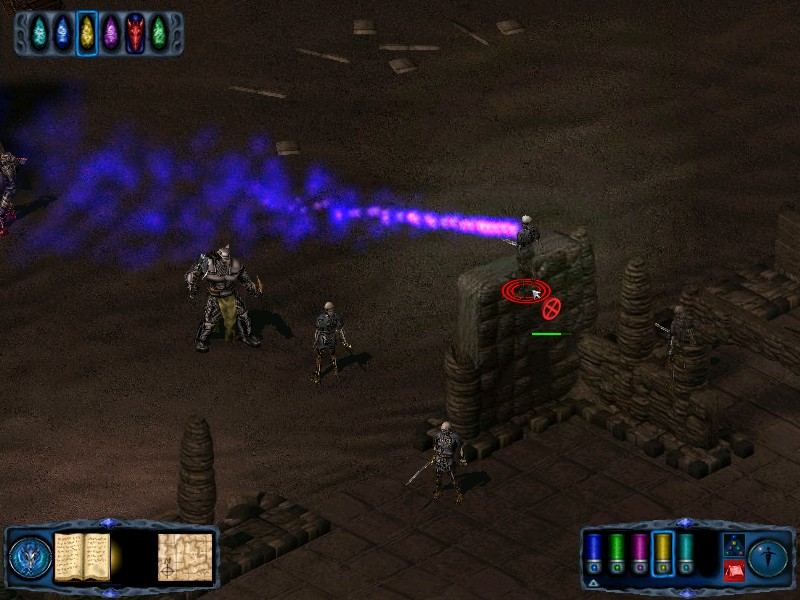Click the red tent camp button

pyautogui.click(x=733, y=571)
